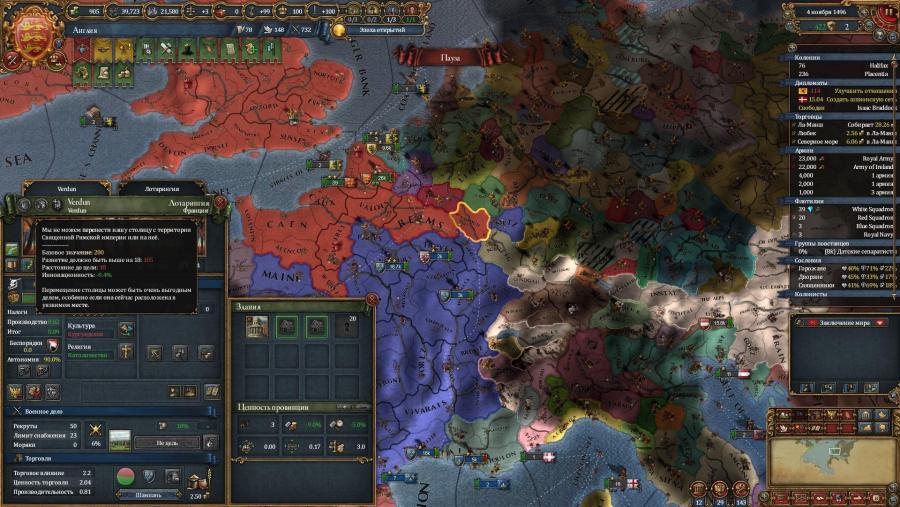Close the buildings panel
The width and height of the screenshot is (900, 507).
pyautogui.click(x=372, y=298)
